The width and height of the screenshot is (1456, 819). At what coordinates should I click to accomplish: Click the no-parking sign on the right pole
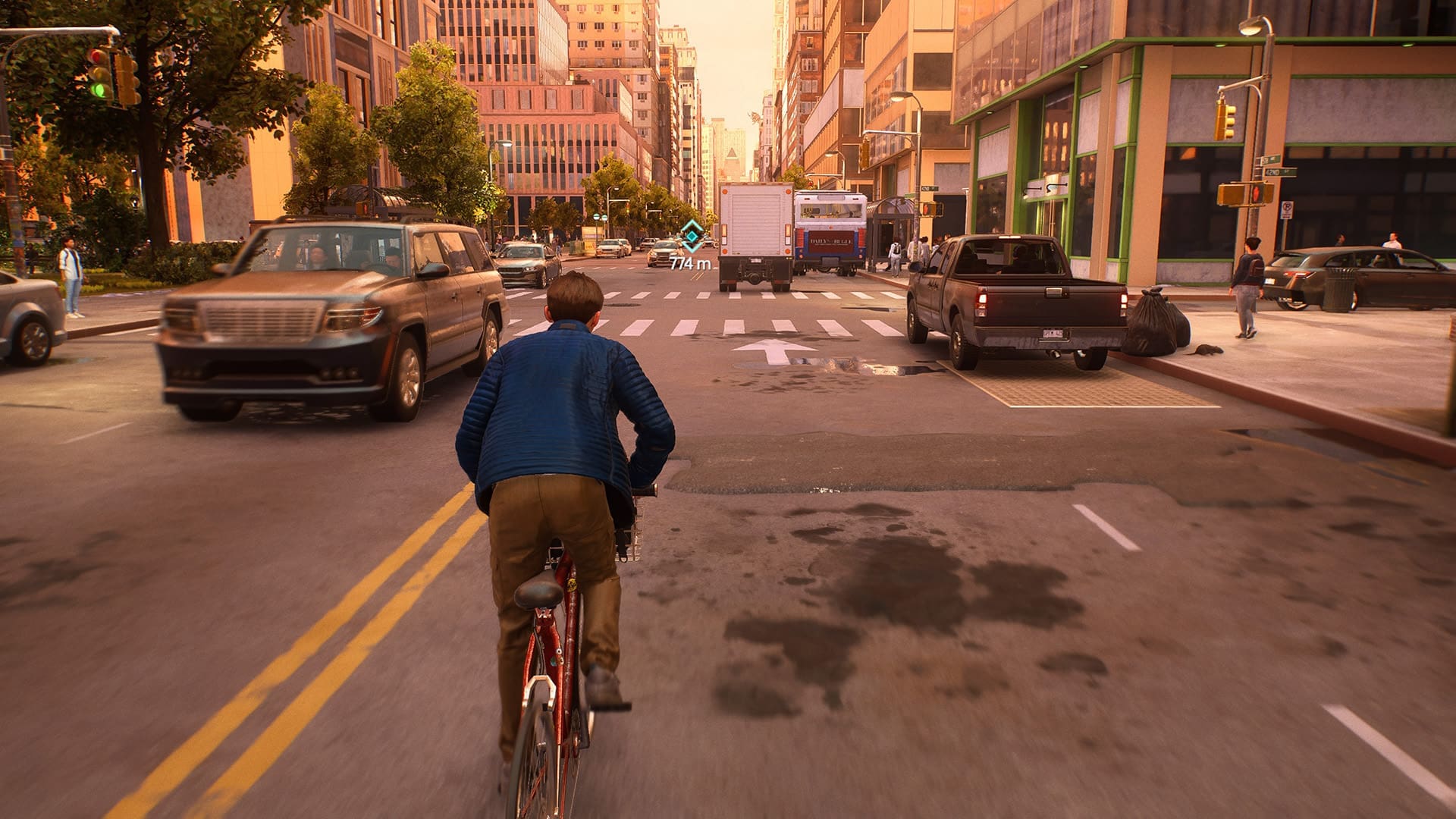click(1286, 209)
